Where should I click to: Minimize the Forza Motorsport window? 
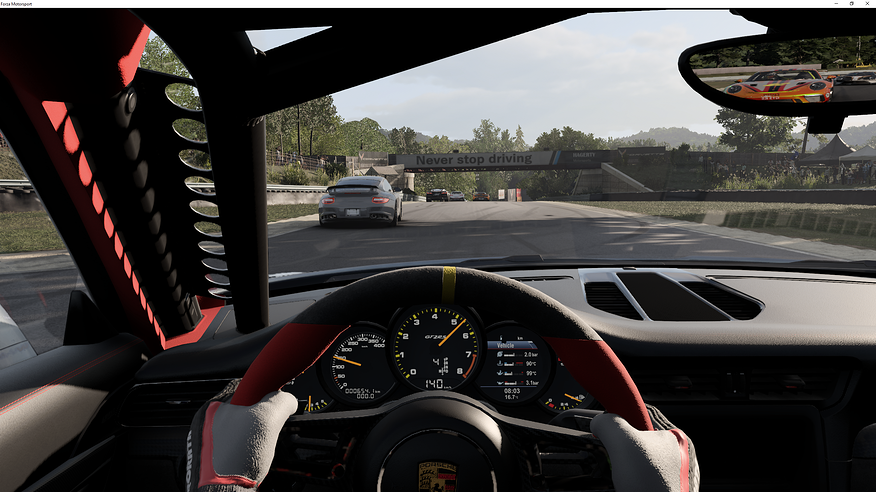pos(837,4)
